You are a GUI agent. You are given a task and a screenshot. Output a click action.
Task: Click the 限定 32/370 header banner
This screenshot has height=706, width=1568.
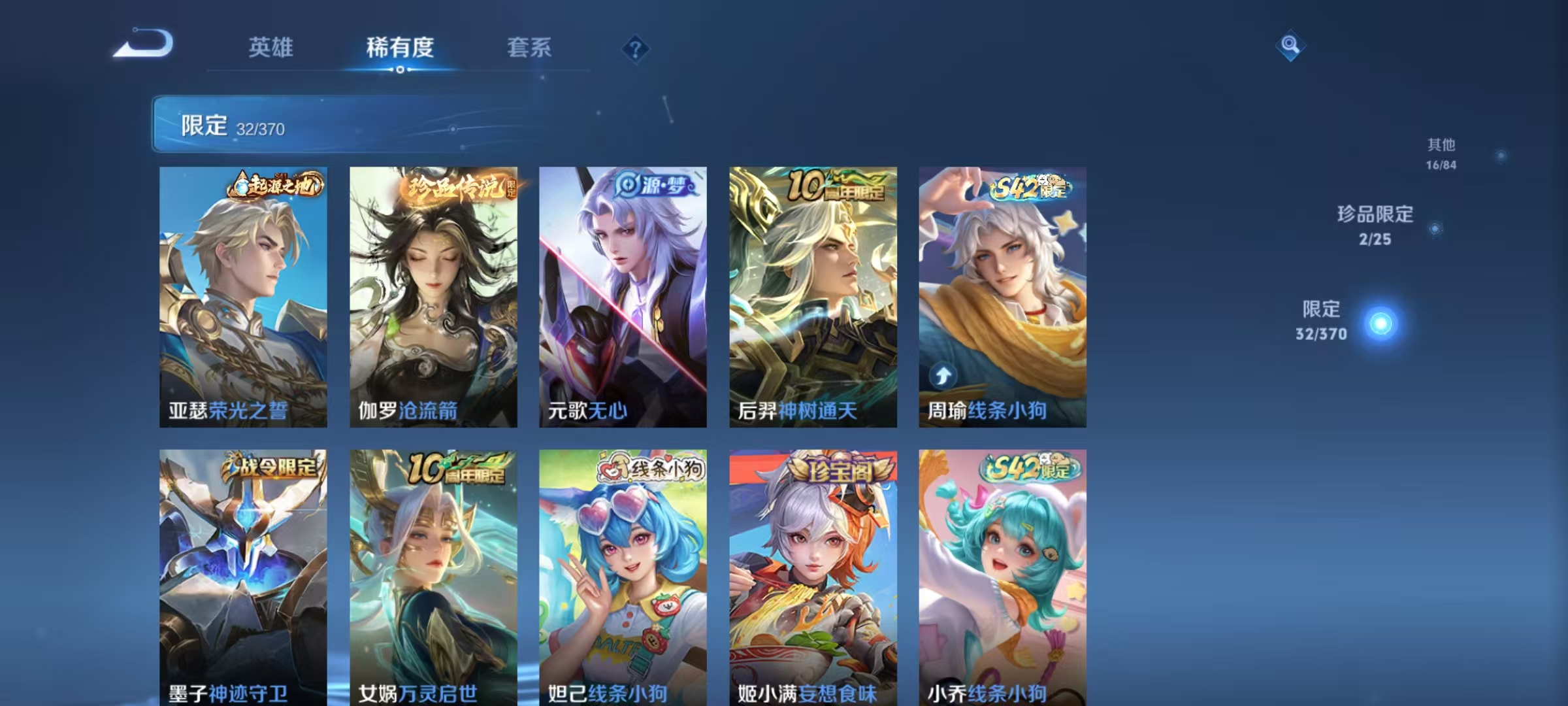[x=327, y=126]
